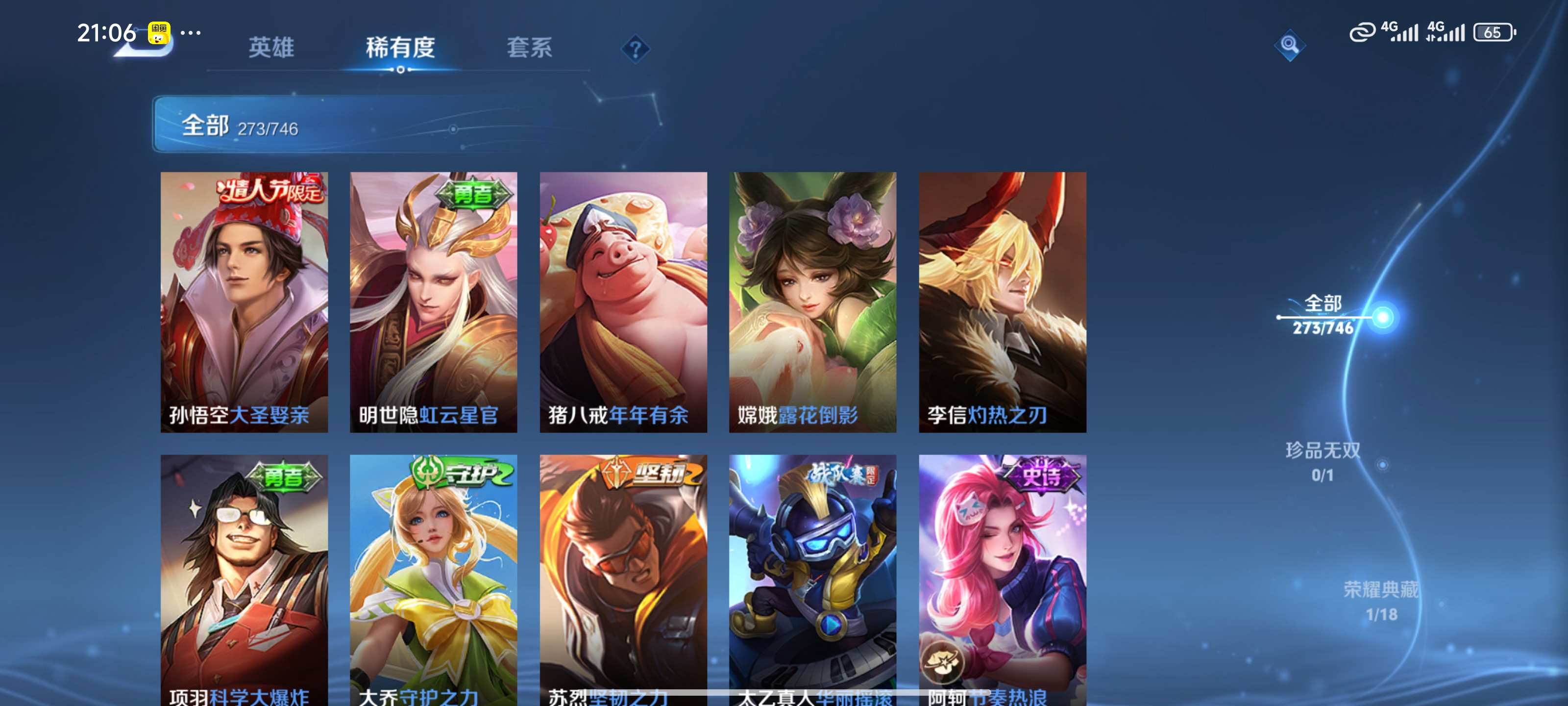
Task: Select the 孙悟空 大圣娶亲 skin card
Action: (244, 302)
